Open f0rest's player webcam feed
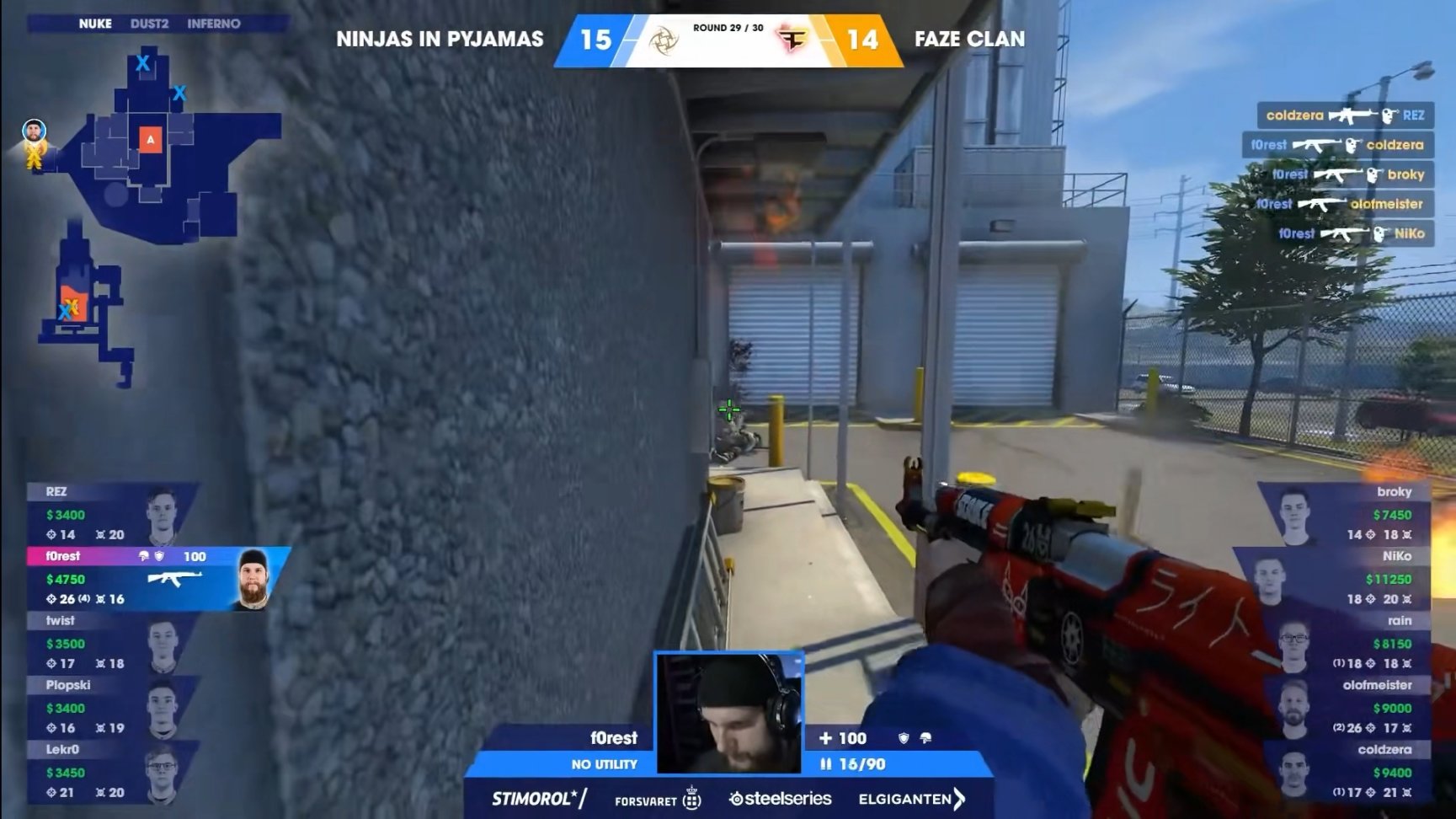The image size is (1456, 819). coord(729,713)
